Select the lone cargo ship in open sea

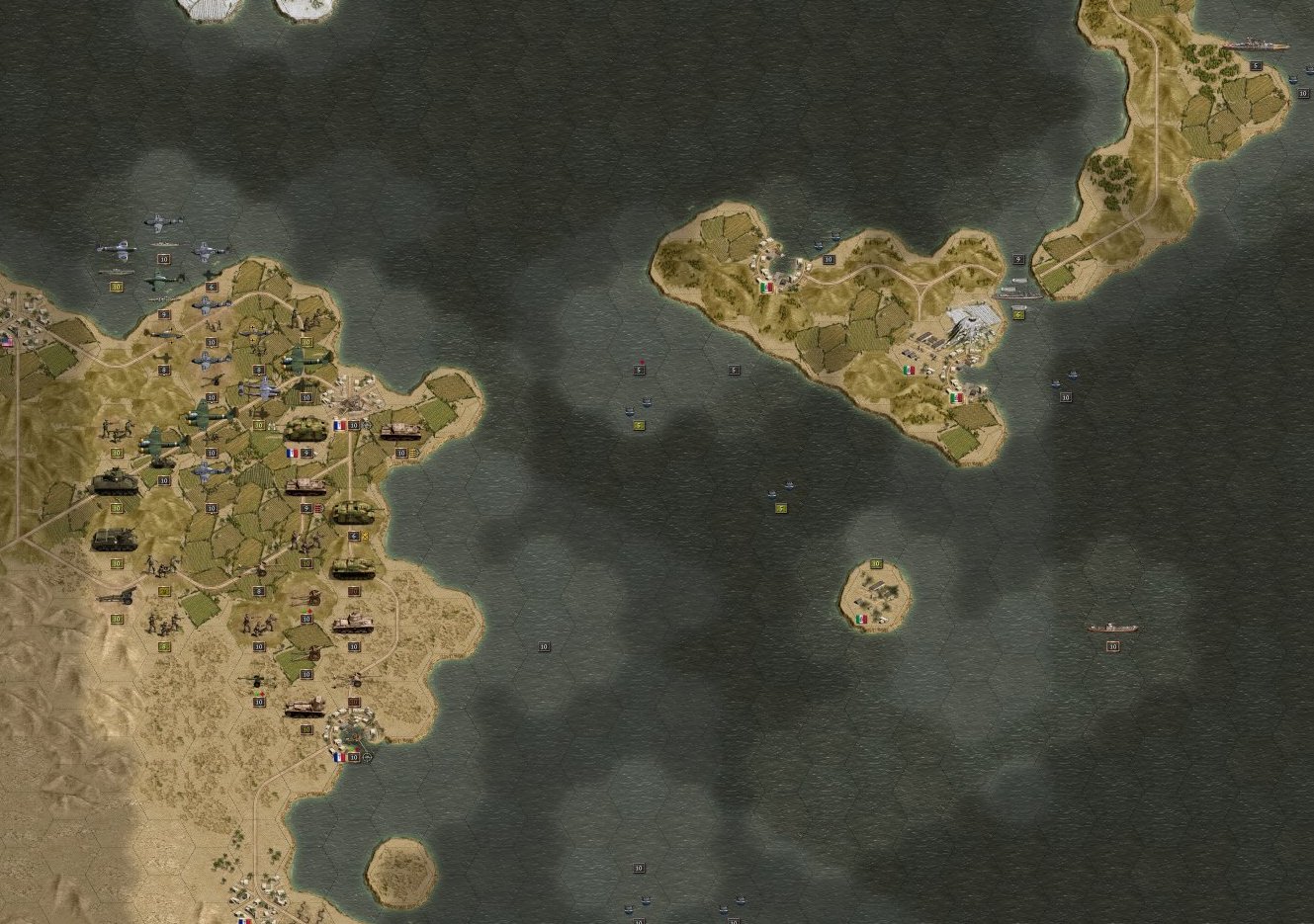(x=1112, y=628)
